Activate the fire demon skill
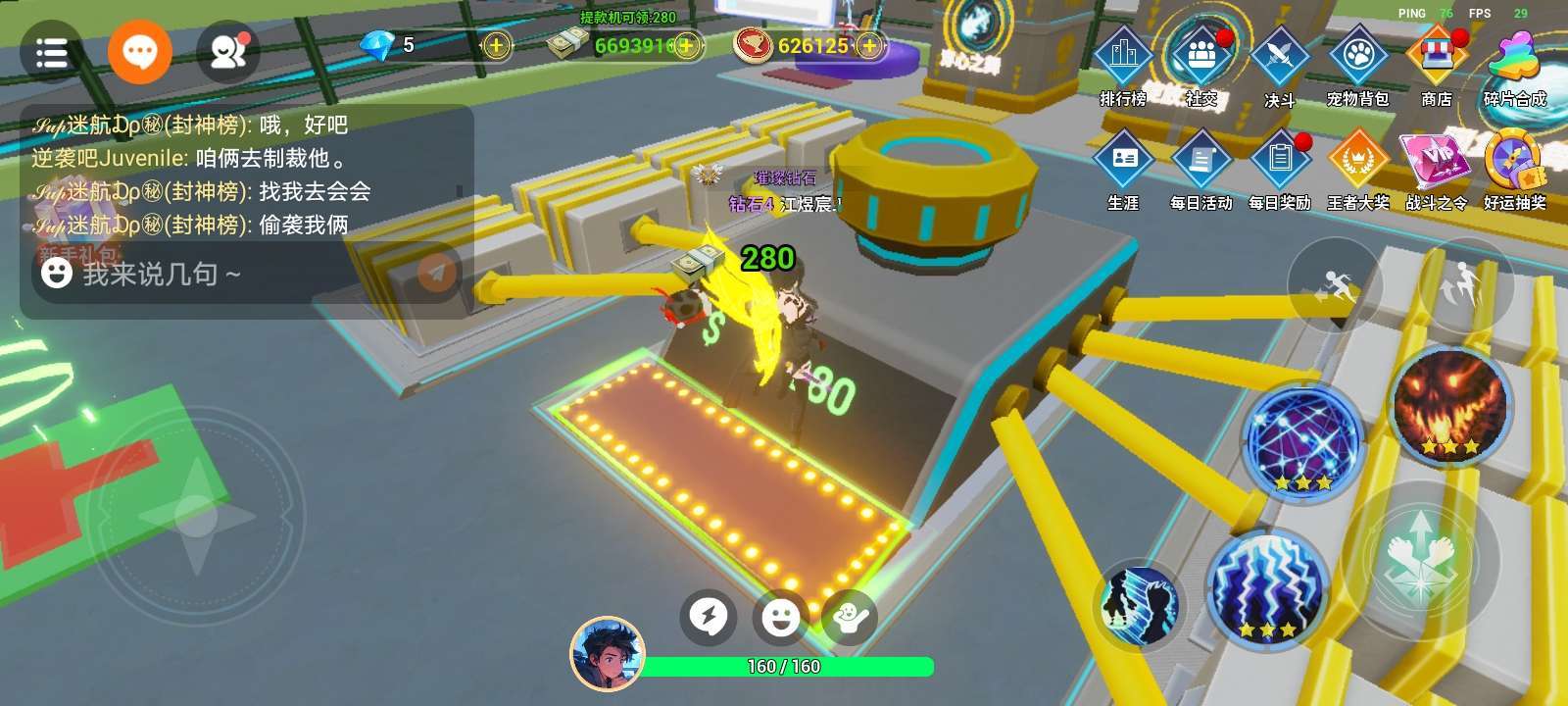1568x706 pixels. 1449,405
